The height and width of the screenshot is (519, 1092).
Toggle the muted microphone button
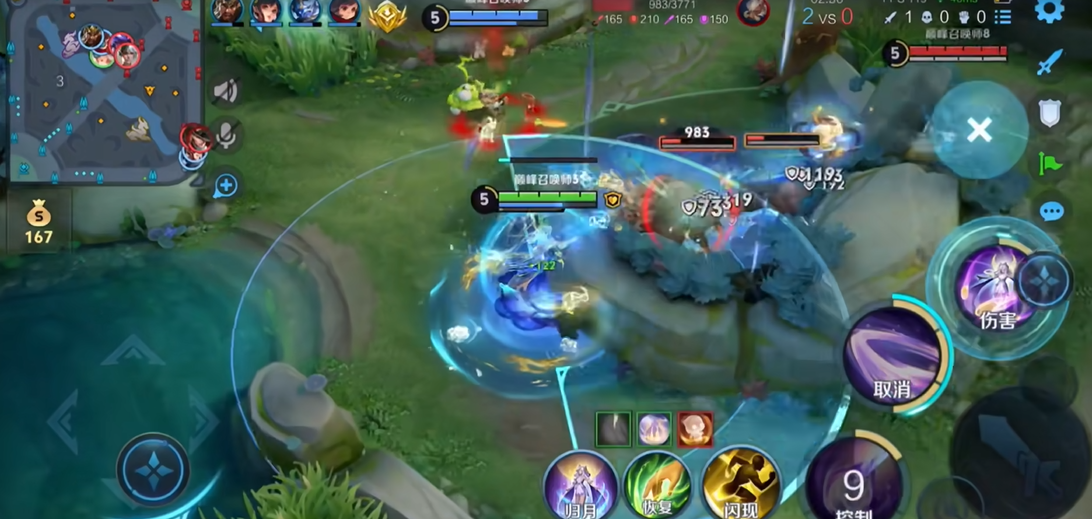coord(226,135)
